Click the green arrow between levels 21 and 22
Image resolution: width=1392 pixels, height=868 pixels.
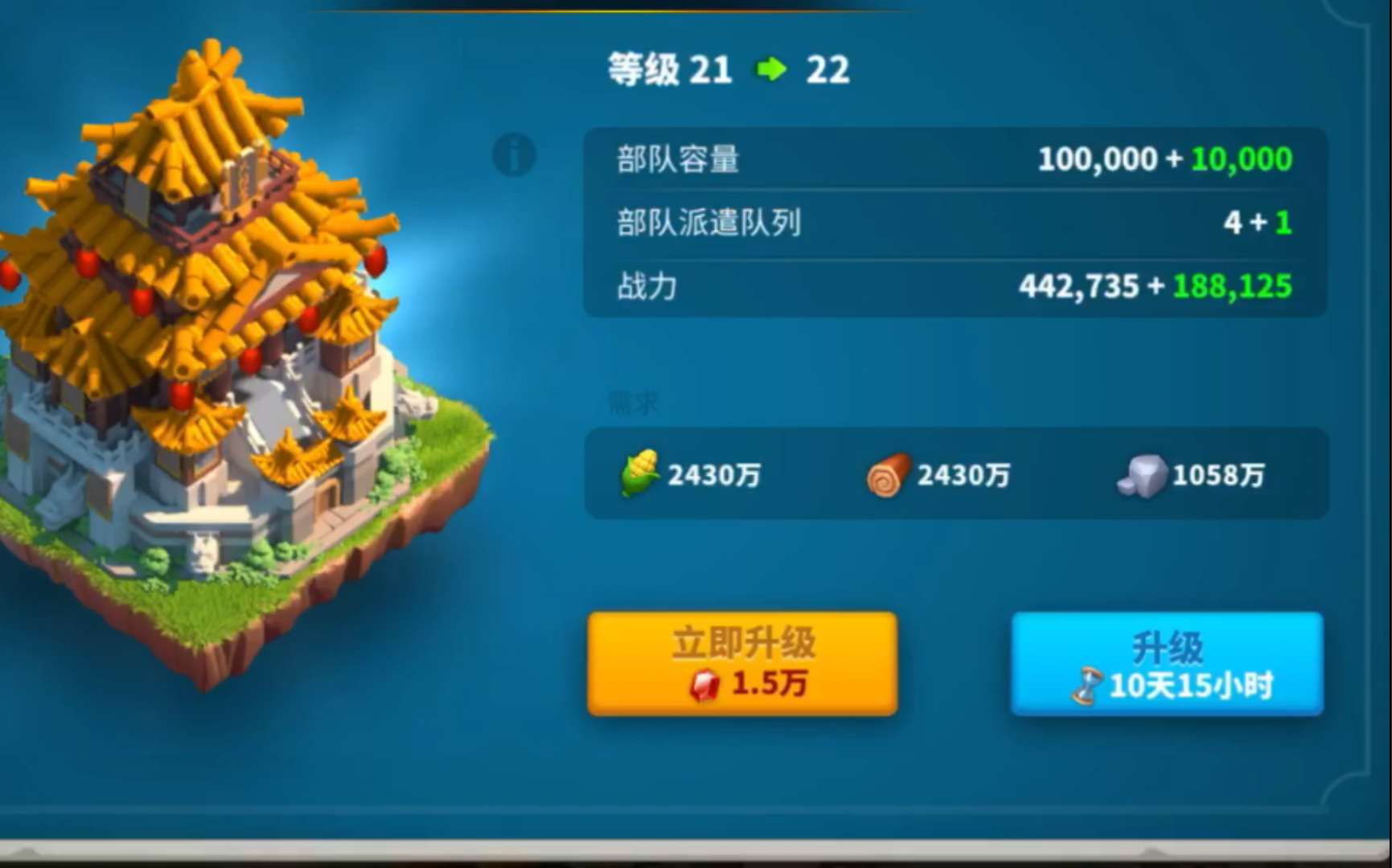point(770,70)
